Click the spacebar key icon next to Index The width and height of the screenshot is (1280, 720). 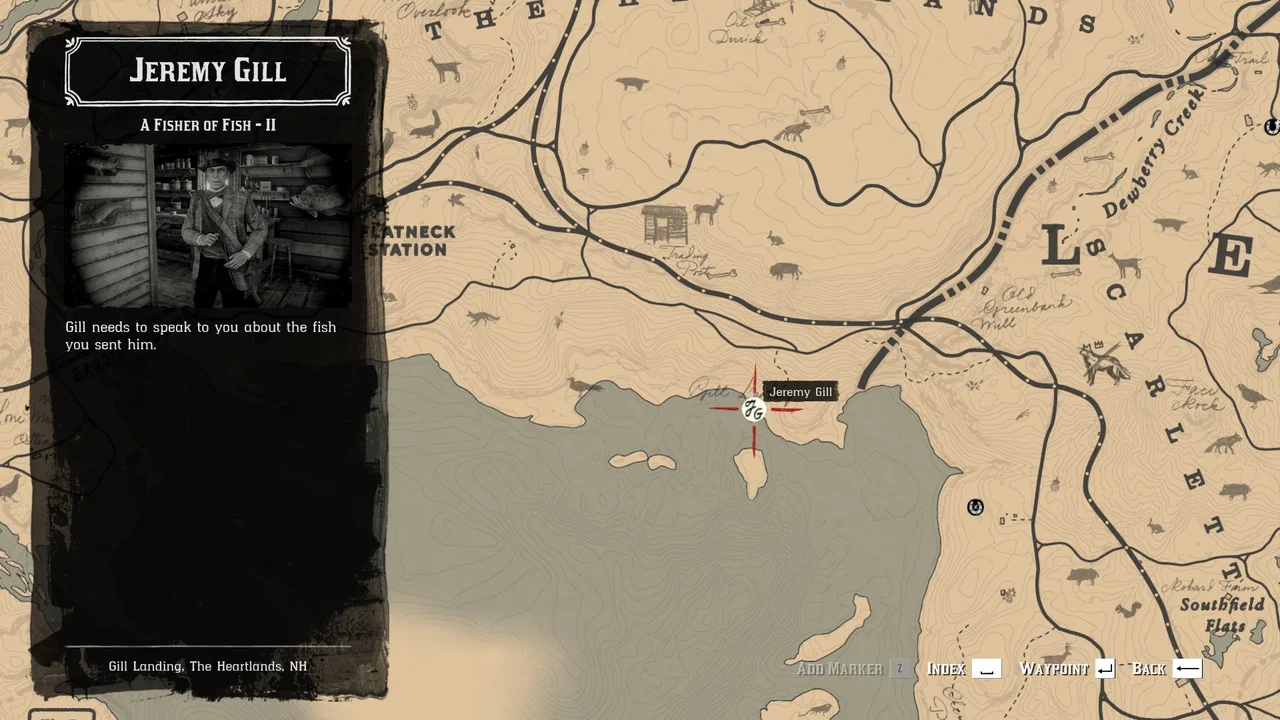pyautogui.click(x=988, y=668)
